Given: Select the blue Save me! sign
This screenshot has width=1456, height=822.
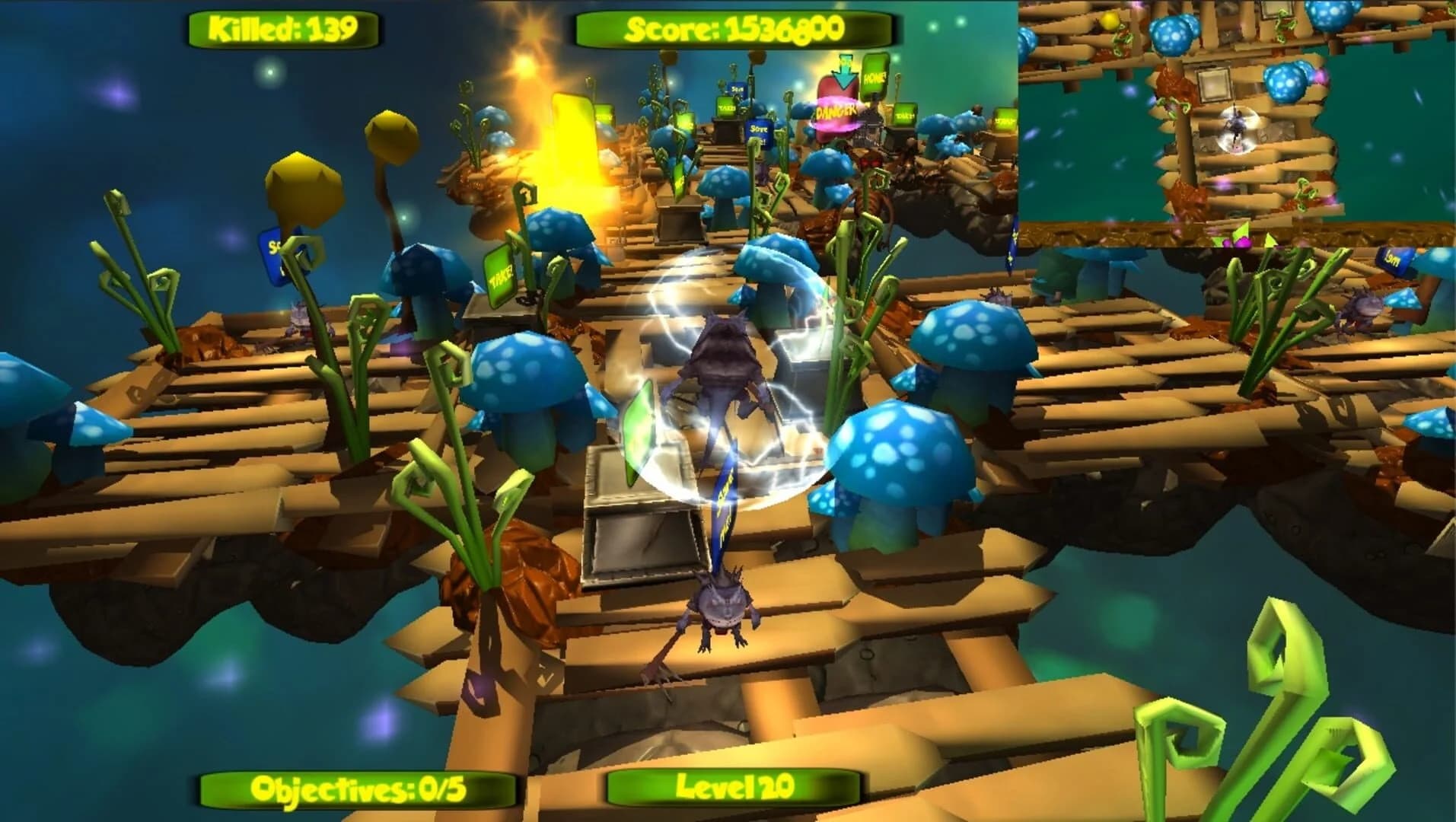Looking at the screenshot, I should pyautogui.click(x=759, y=132).
